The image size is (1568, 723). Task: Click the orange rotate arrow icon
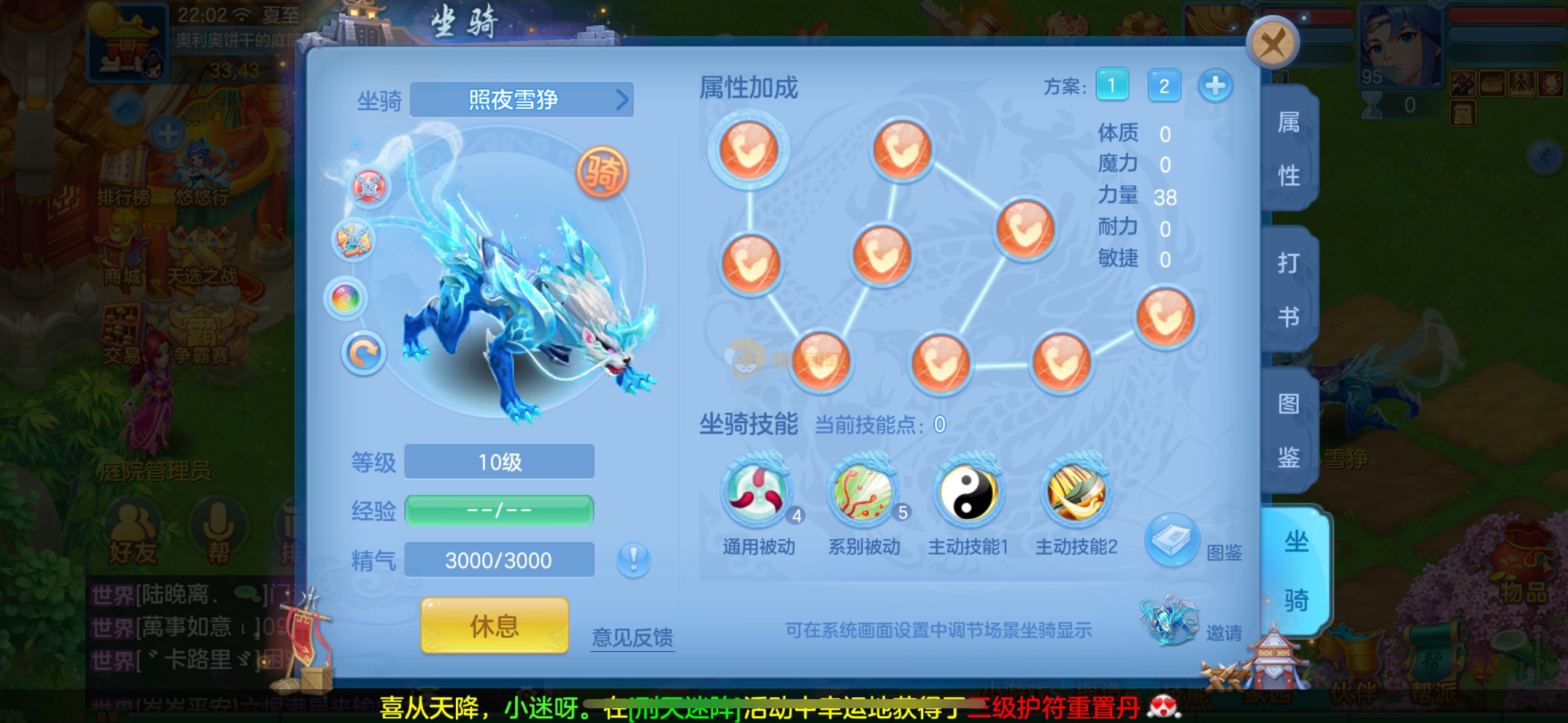(363, 353)
